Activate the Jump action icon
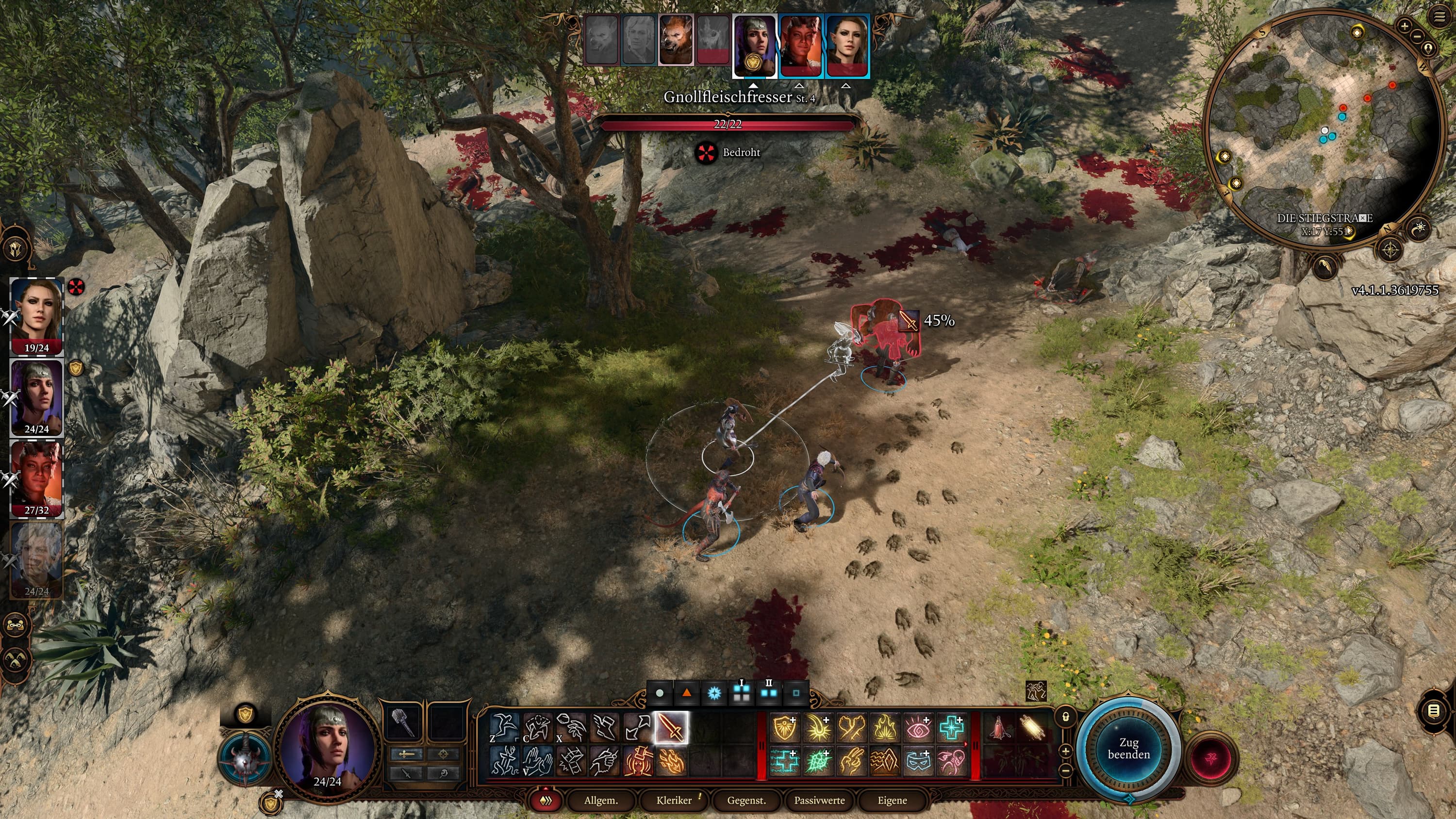 (504, 727)
